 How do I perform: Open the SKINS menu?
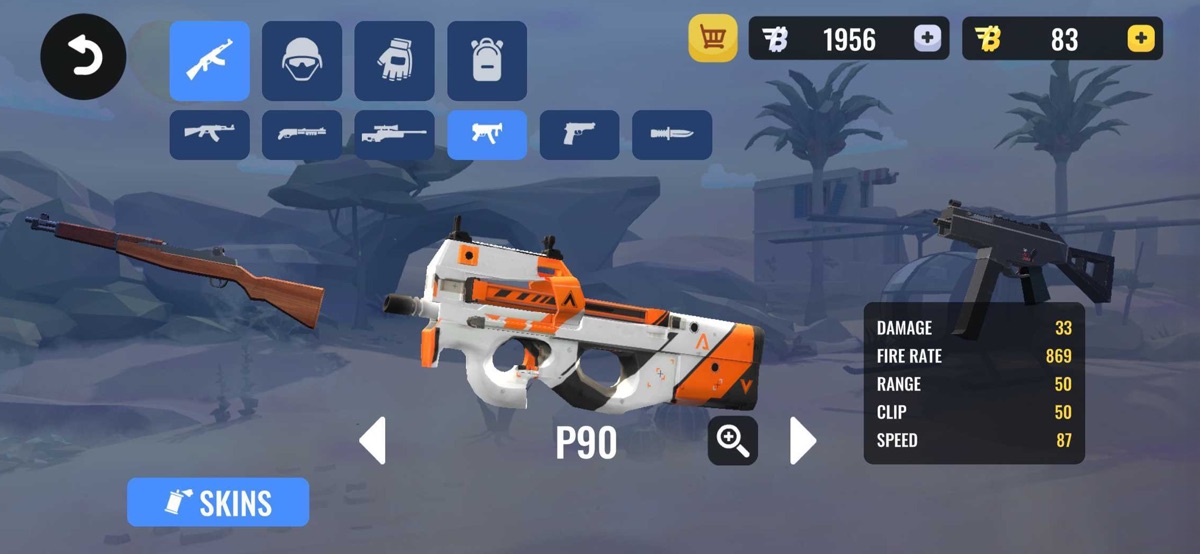[x=218, y=502]
